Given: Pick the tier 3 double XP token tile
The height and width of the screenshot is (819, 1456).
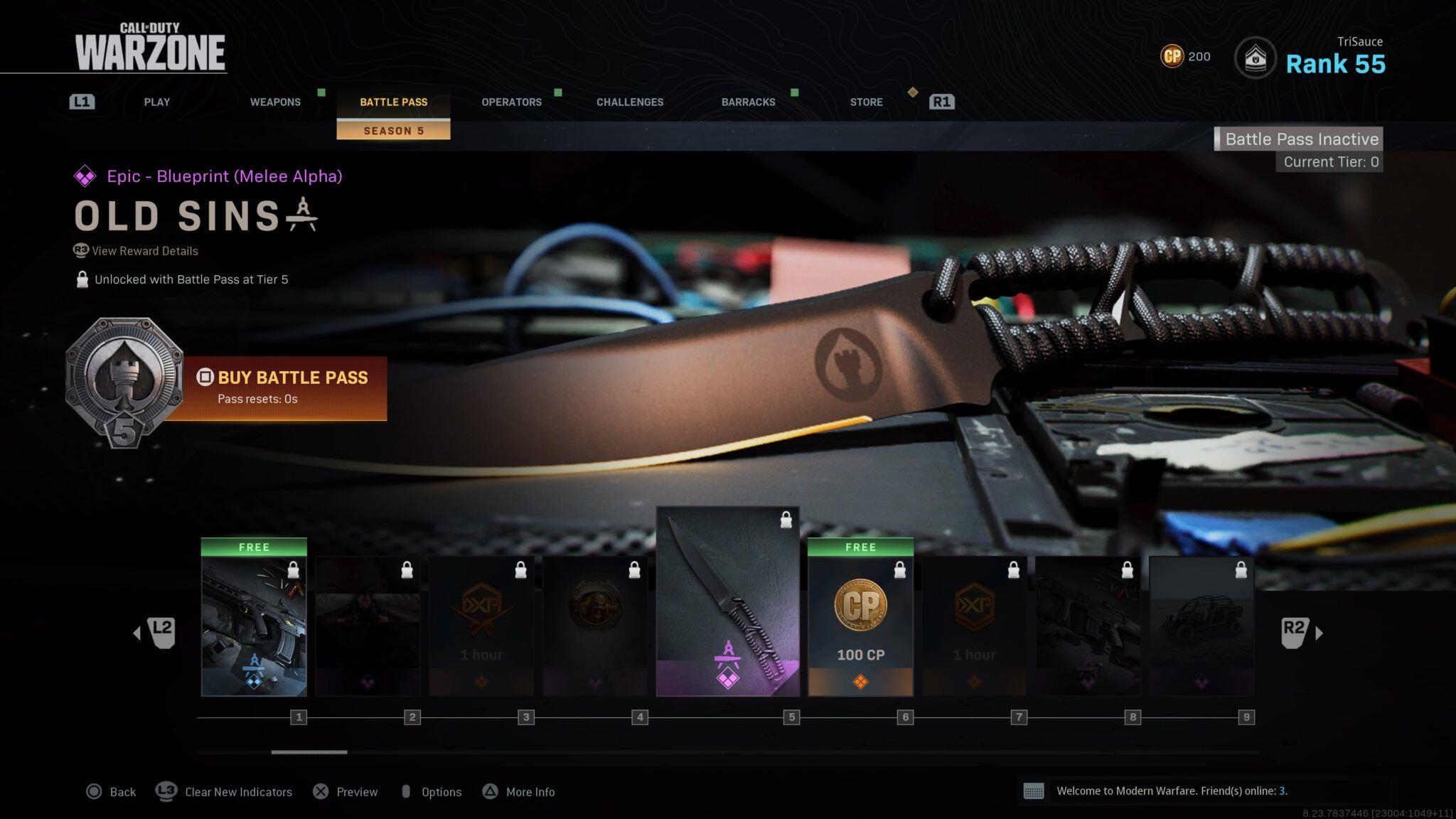Looking at the screenshot, I should pos(481,626).
